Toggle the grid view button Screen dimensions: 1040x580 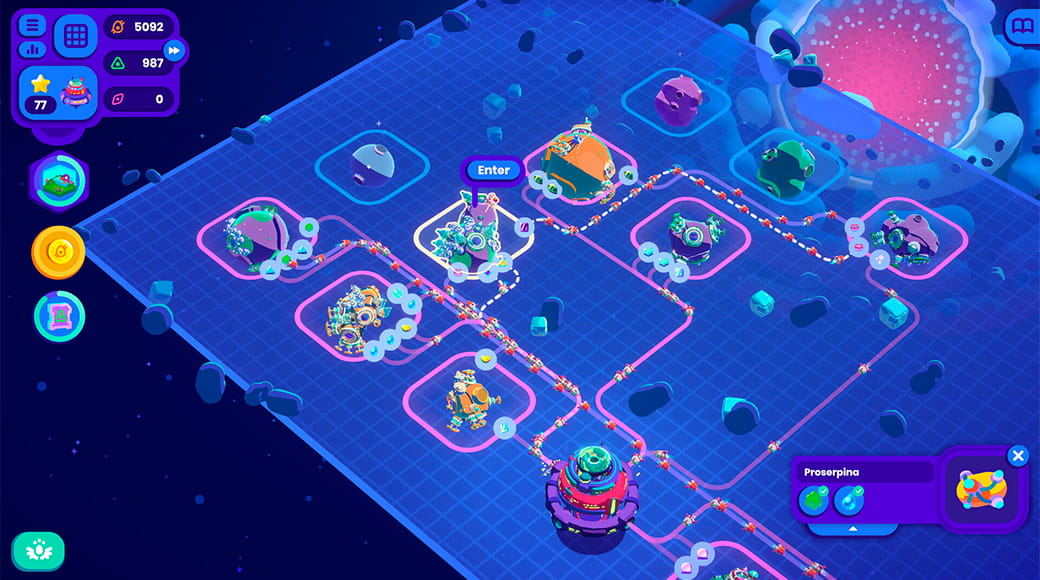click(x=76, y=36)
